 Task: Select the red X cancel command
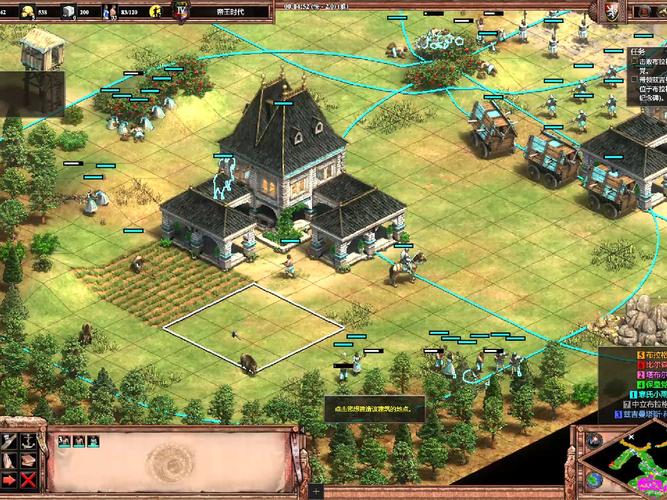pyautogui.click(x=29, y=481)
